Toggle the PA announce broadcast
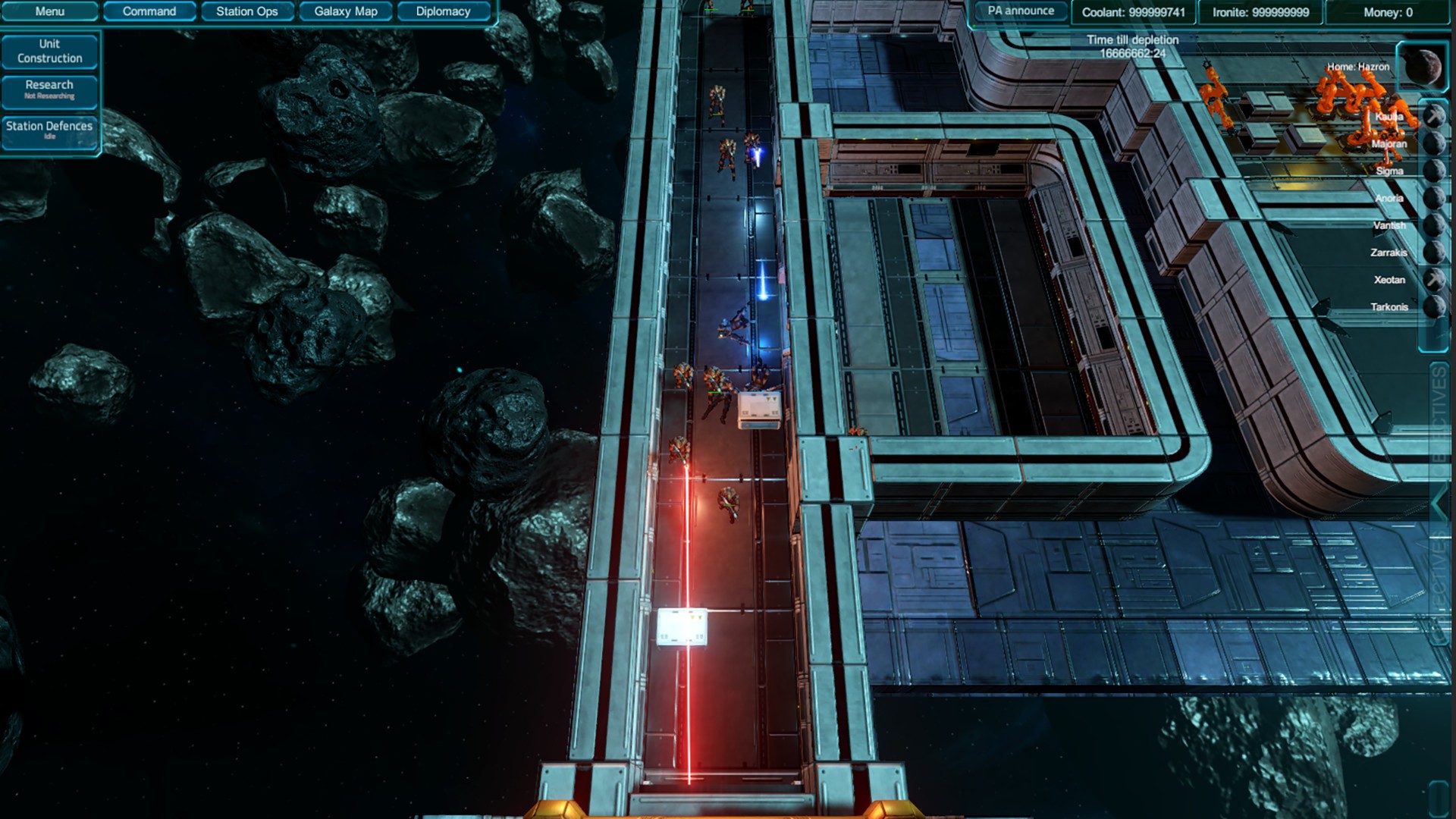The image size is (1456, 819). coord(1019,11)
